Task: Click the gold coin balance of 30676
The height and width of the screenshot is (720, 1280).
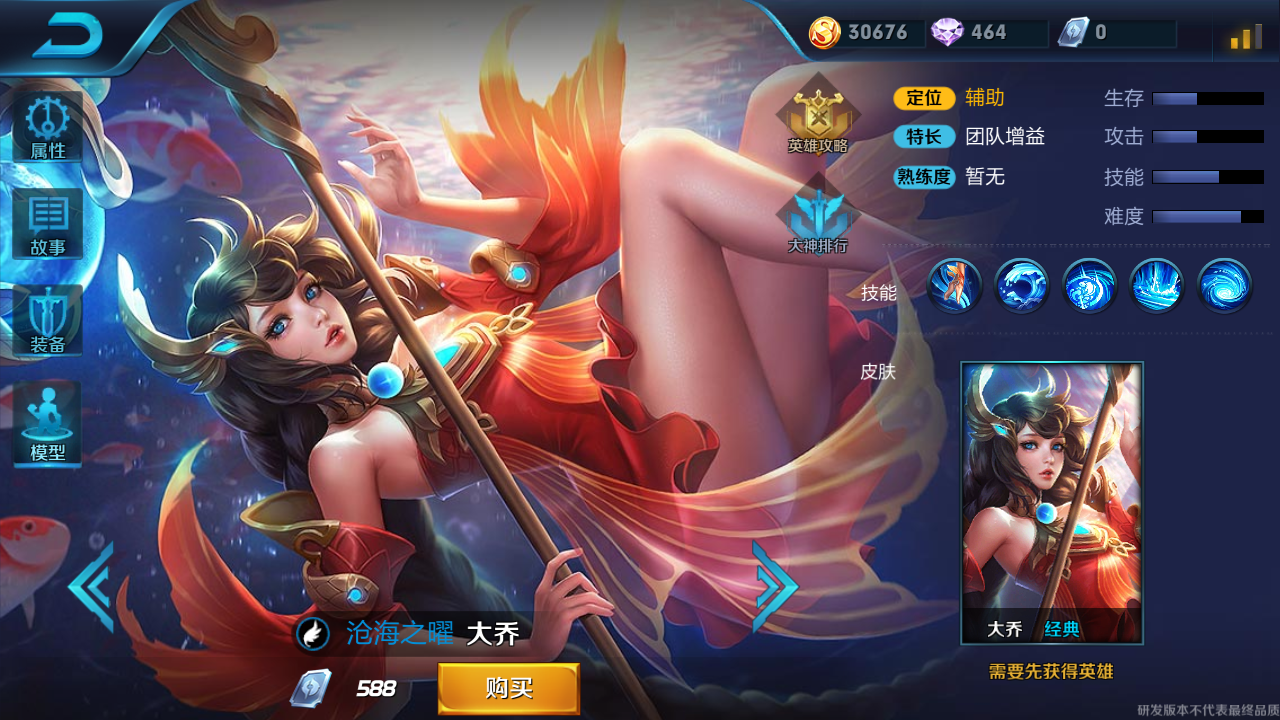Action: (x=865, y=33)
